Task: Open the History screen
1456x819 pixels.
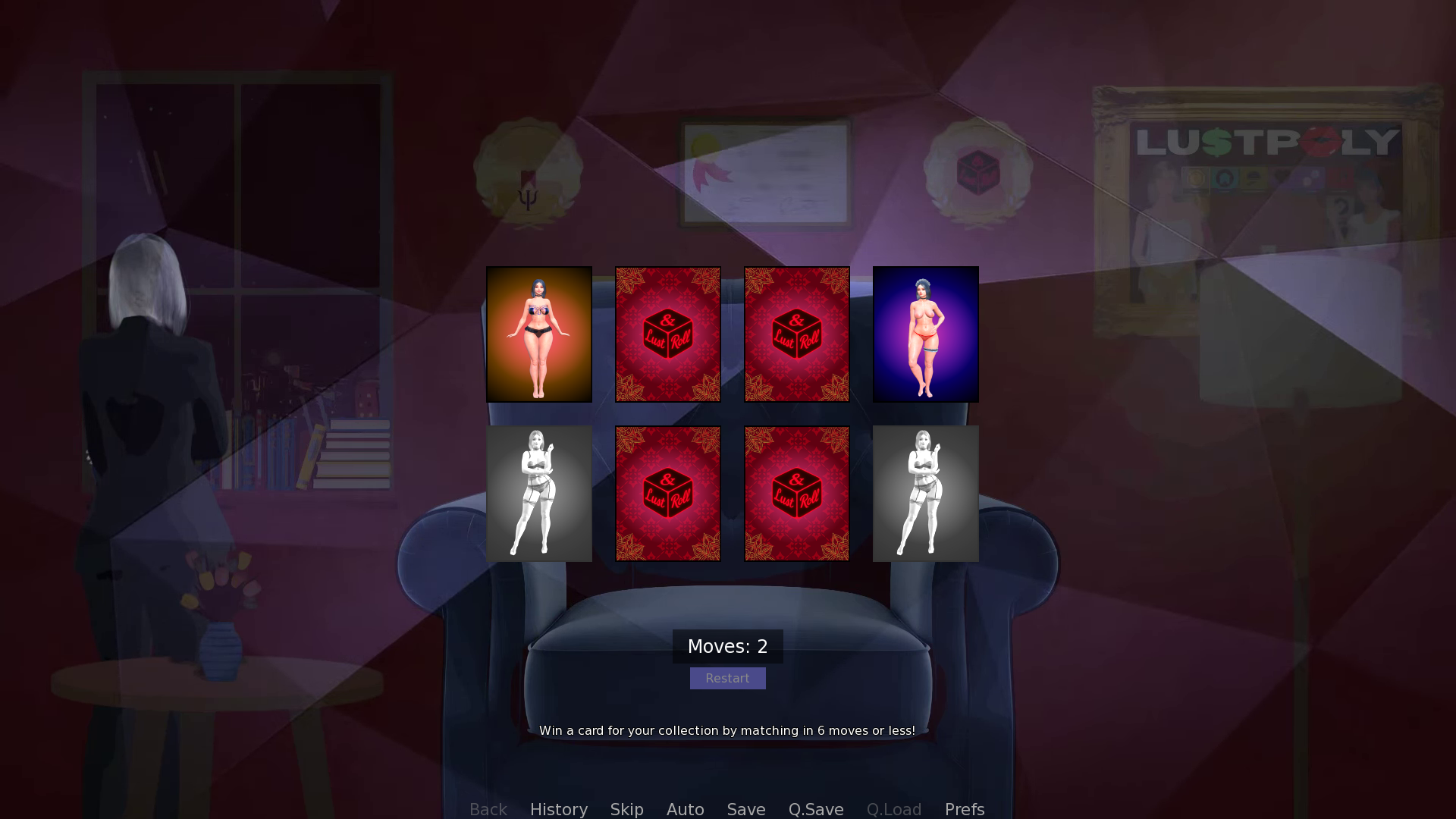Action: 558,809
